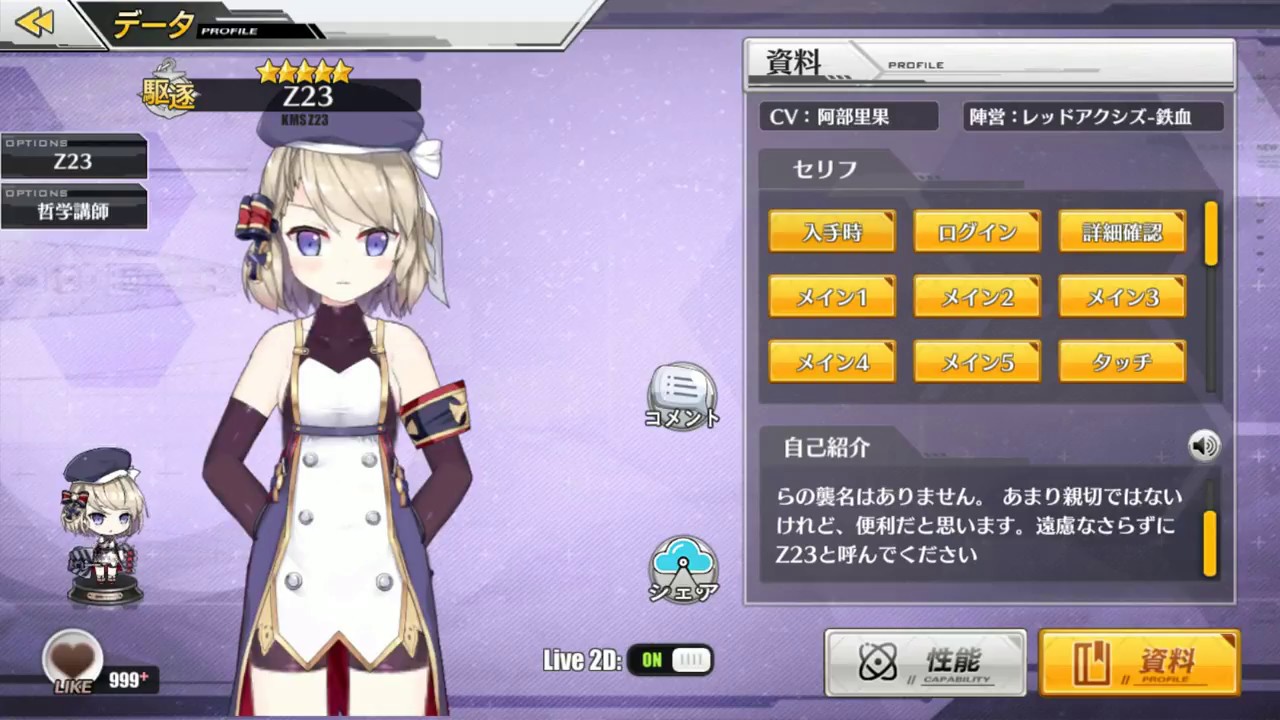Viewport: 1280px width, 720px height.
Task: Expand the セリフ voice line section
Action: (823, 169)
